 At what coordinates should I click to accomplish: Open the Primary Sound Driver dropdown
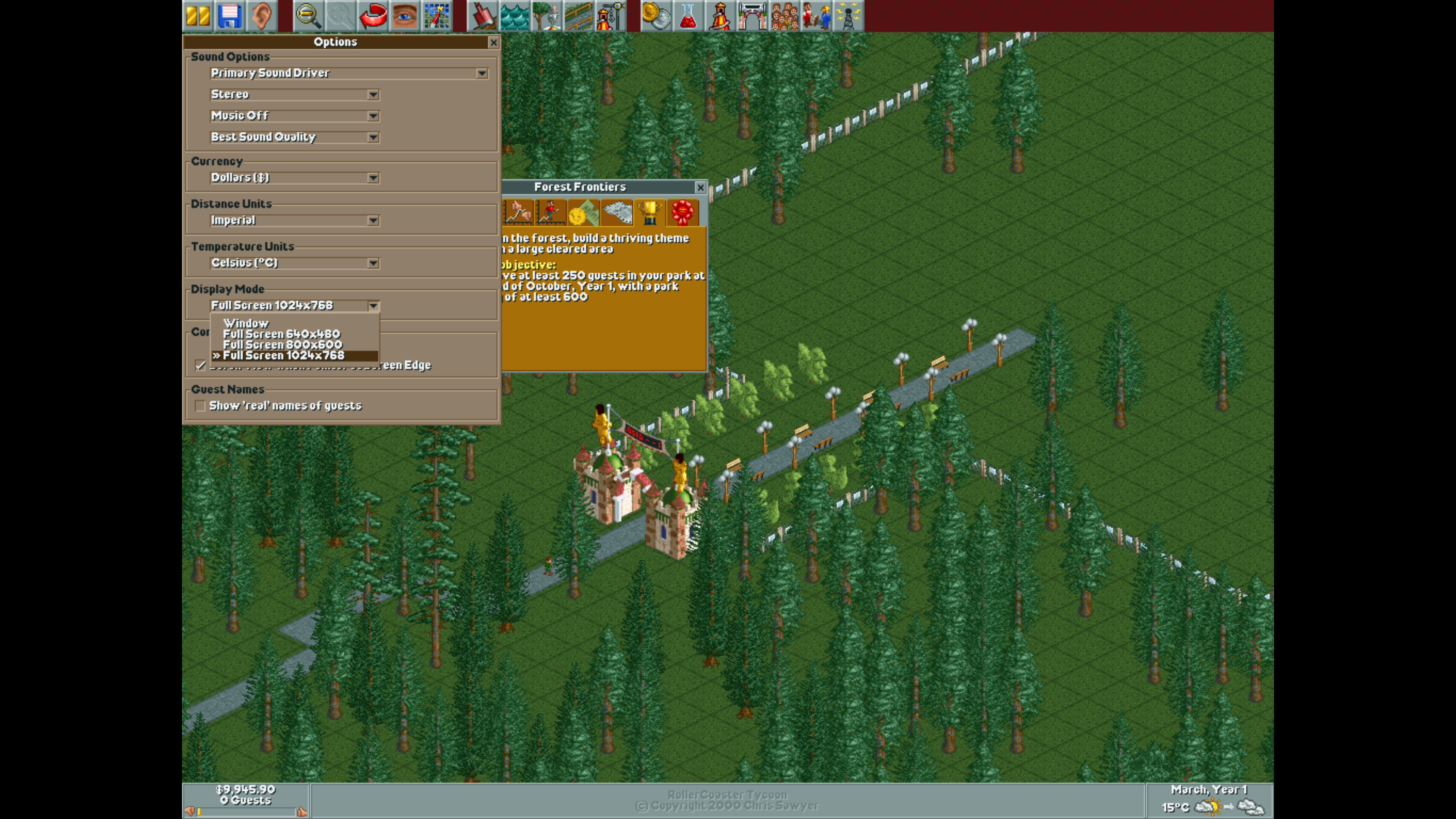click(482, 74)
